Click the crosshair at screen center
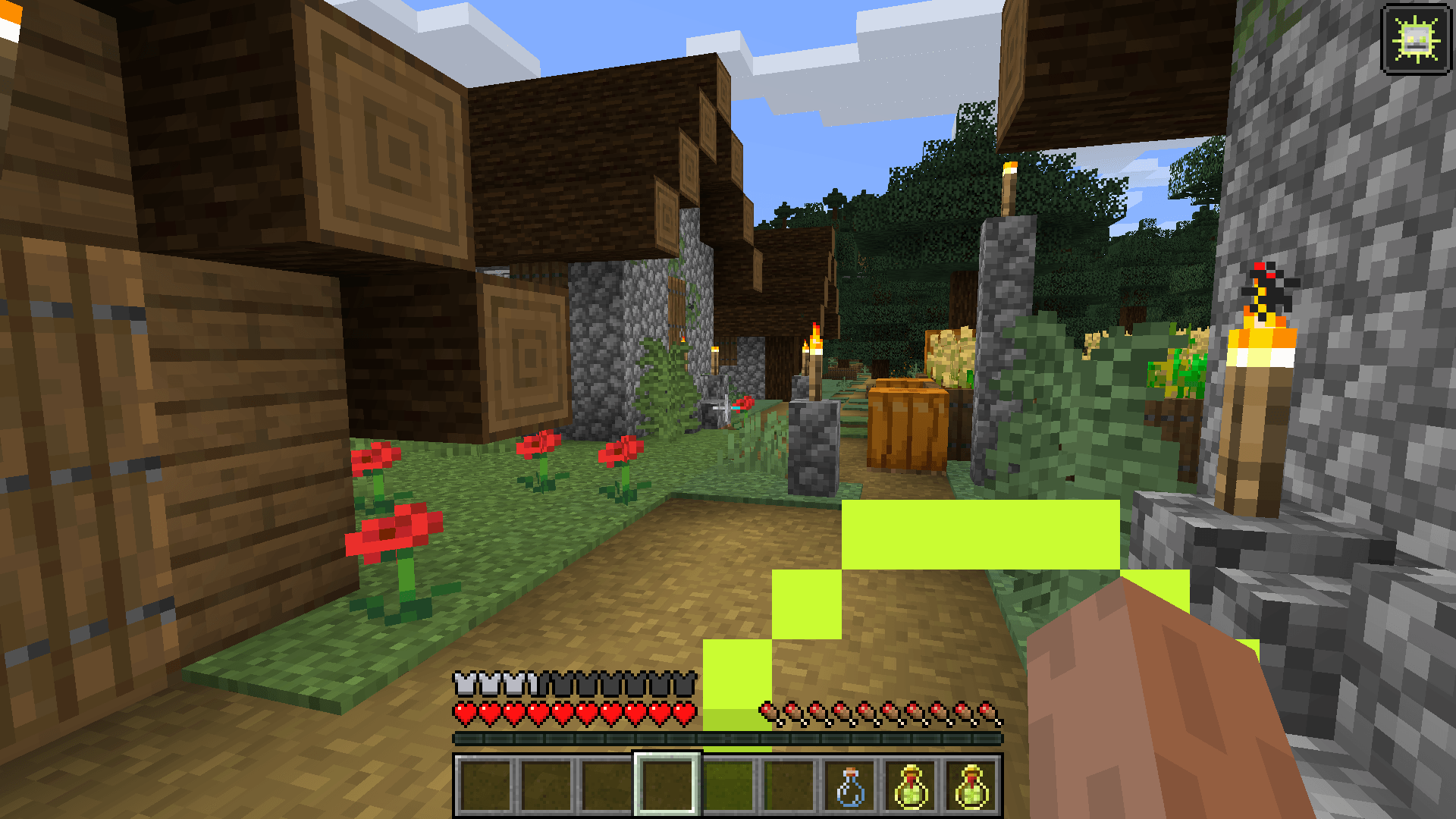The image size is (1456, 819). pyautogui.click(x=728, y=409)
